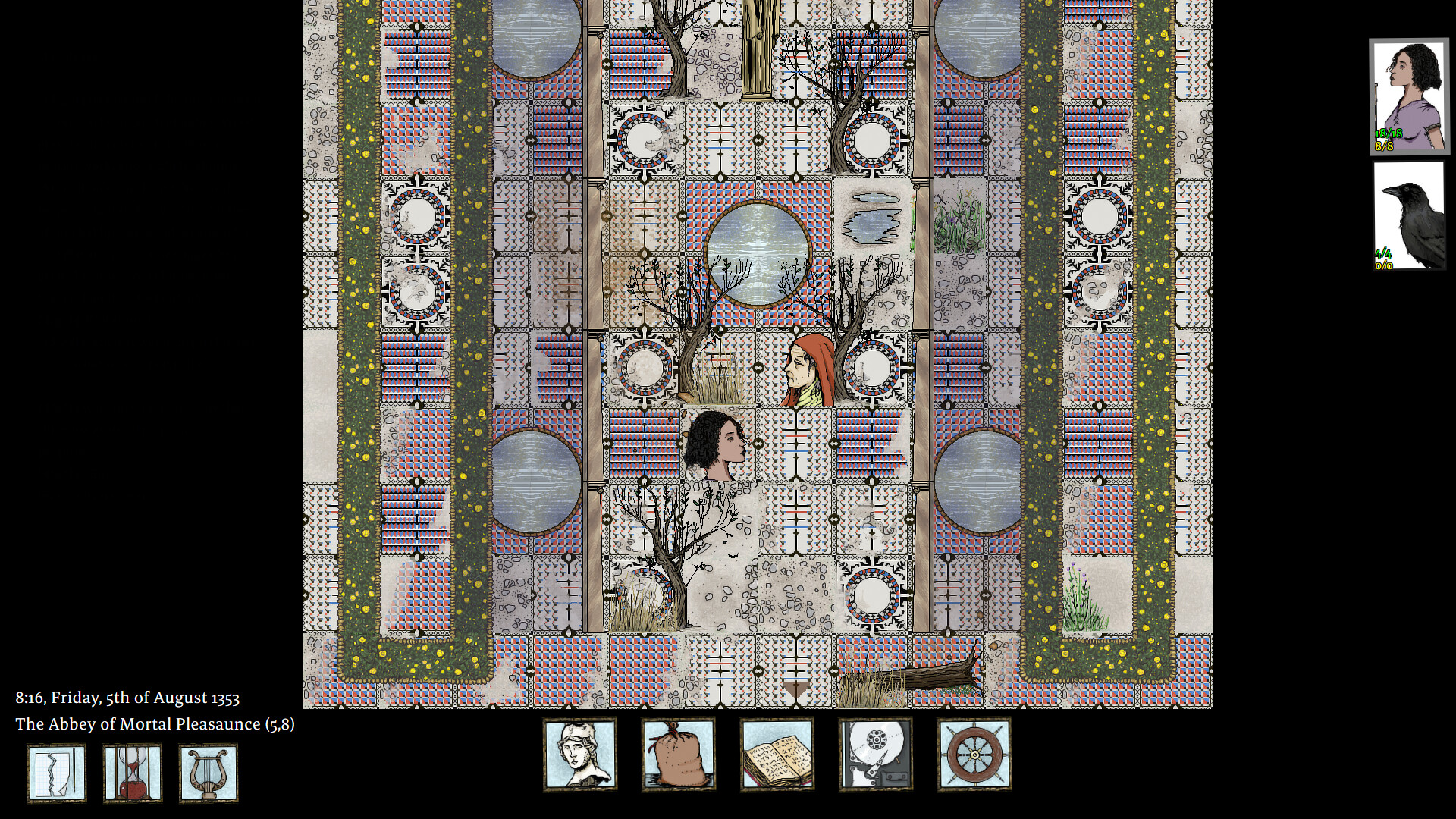
Task: Select the lyre music icon
Action: pos(208,773)
